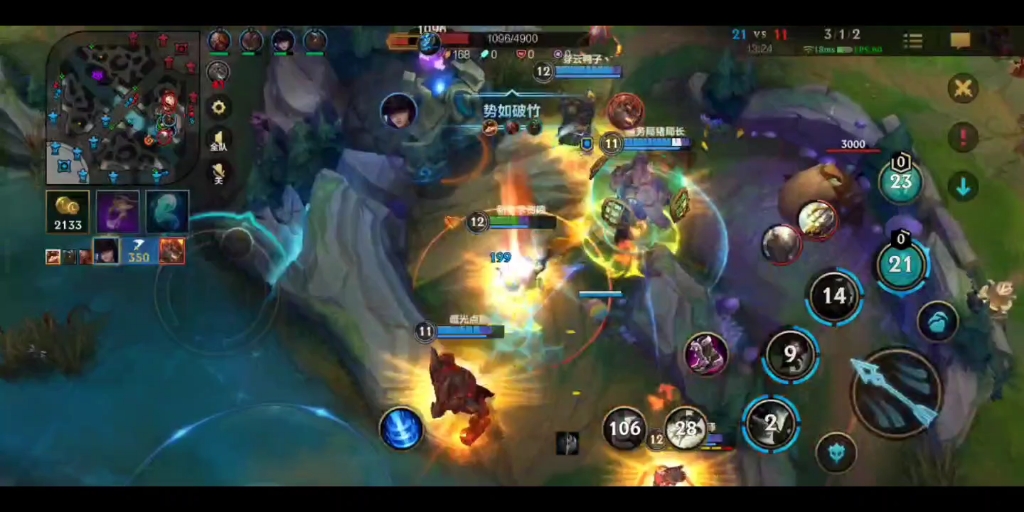
Task: Toggle the team voice speaker button
Action: (x=218, y=141)
